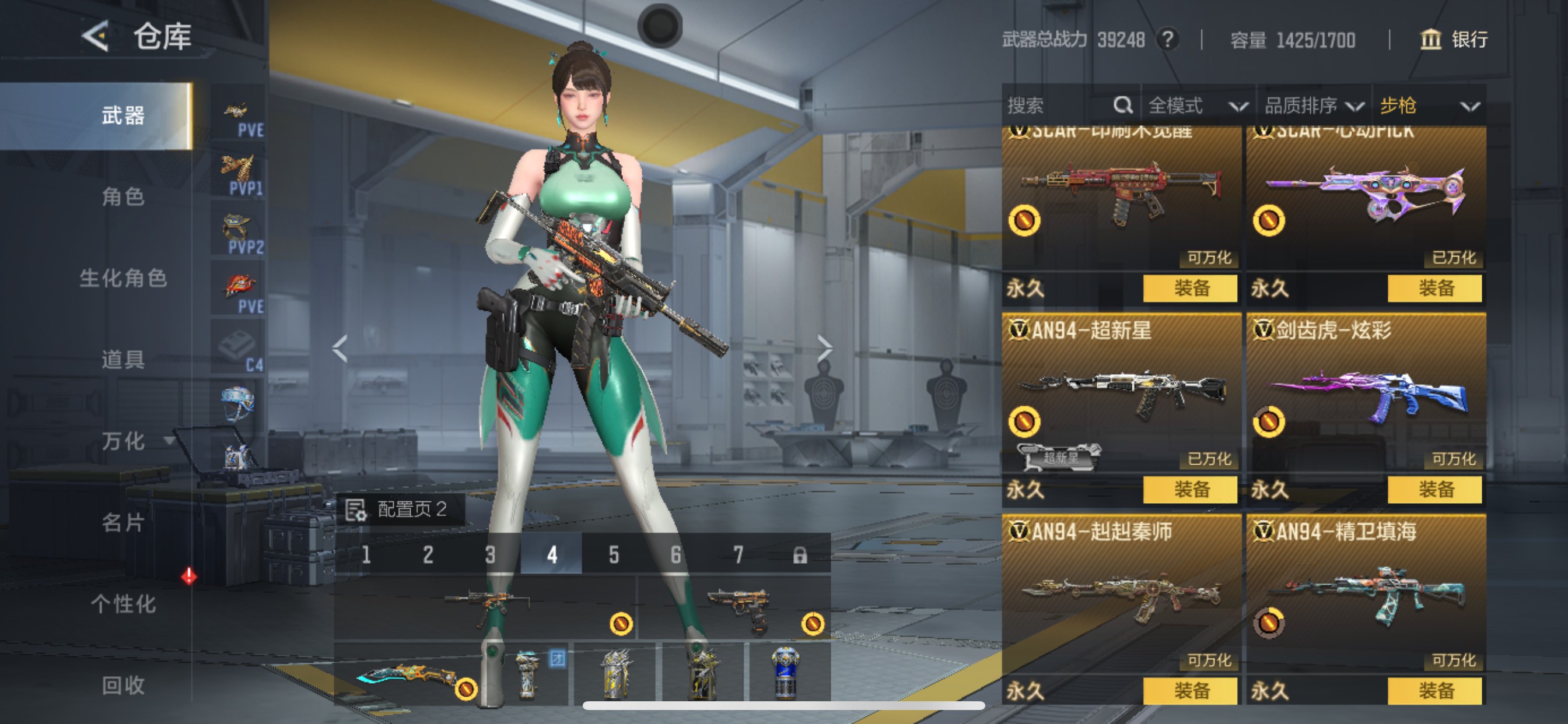1568x724 pixels.
Task: Click the weapon power question mark help icon
Action: click(1167, 40)
